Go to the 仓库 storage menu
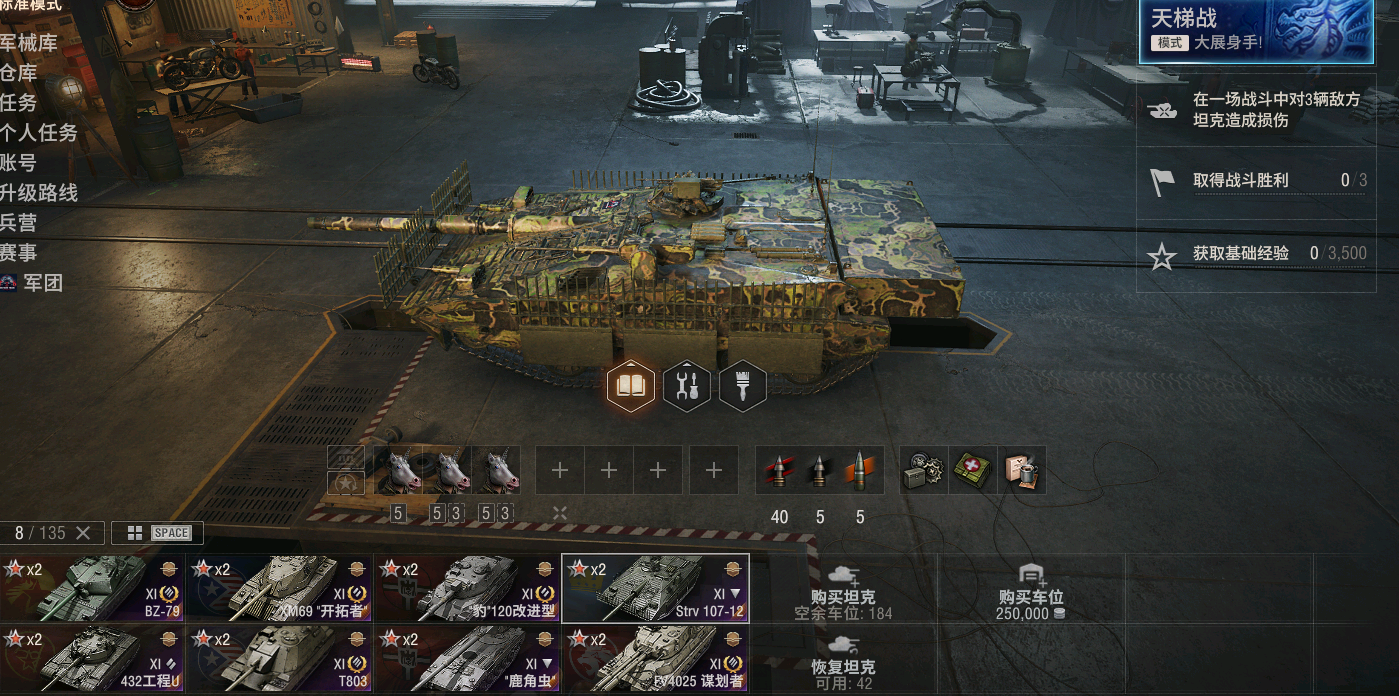Image resolution: width=1399 pixels, height=696 pixels. pos(19,73)
